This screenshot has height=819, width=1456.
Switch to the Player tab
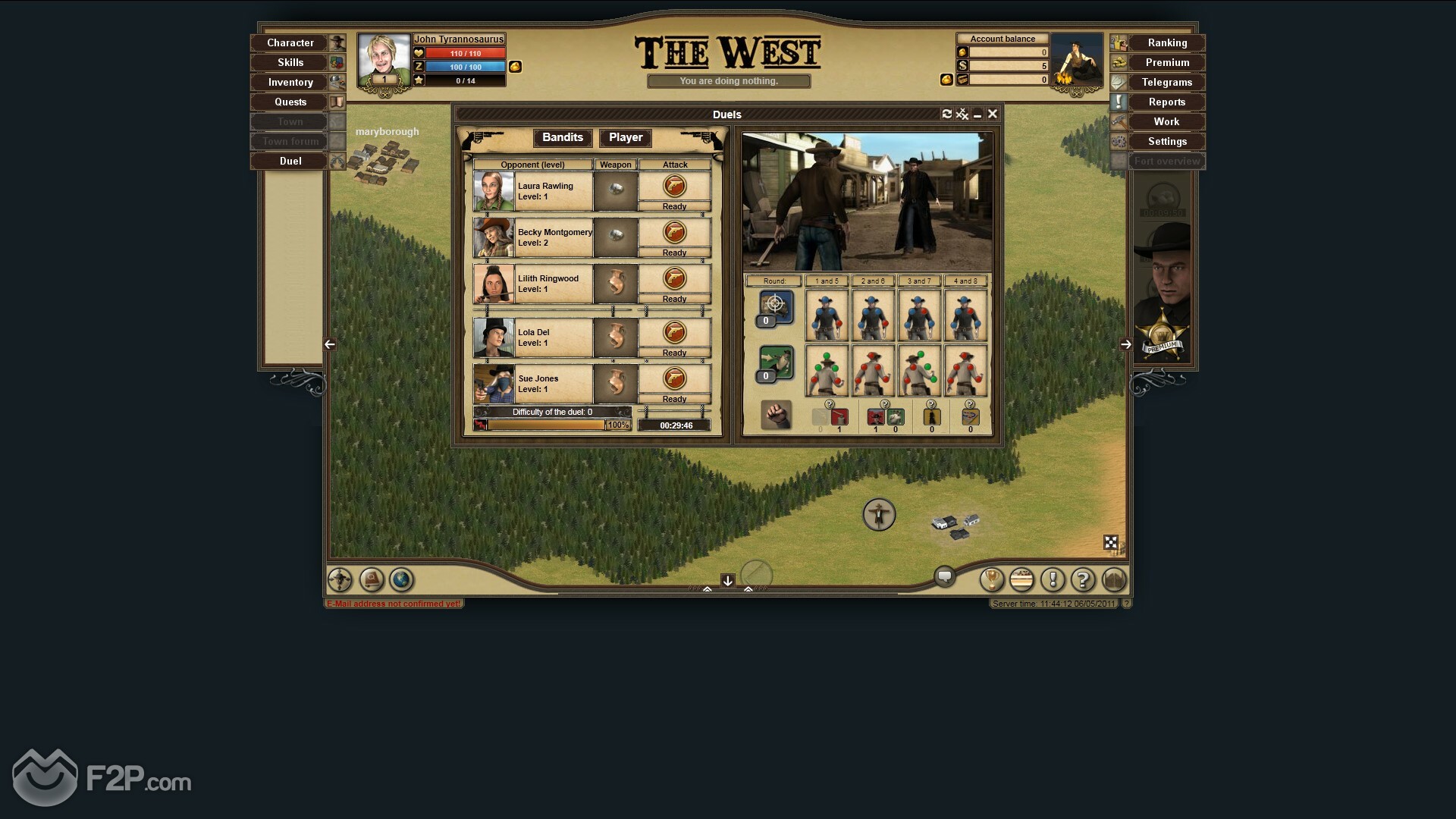(x=626, y=137)
